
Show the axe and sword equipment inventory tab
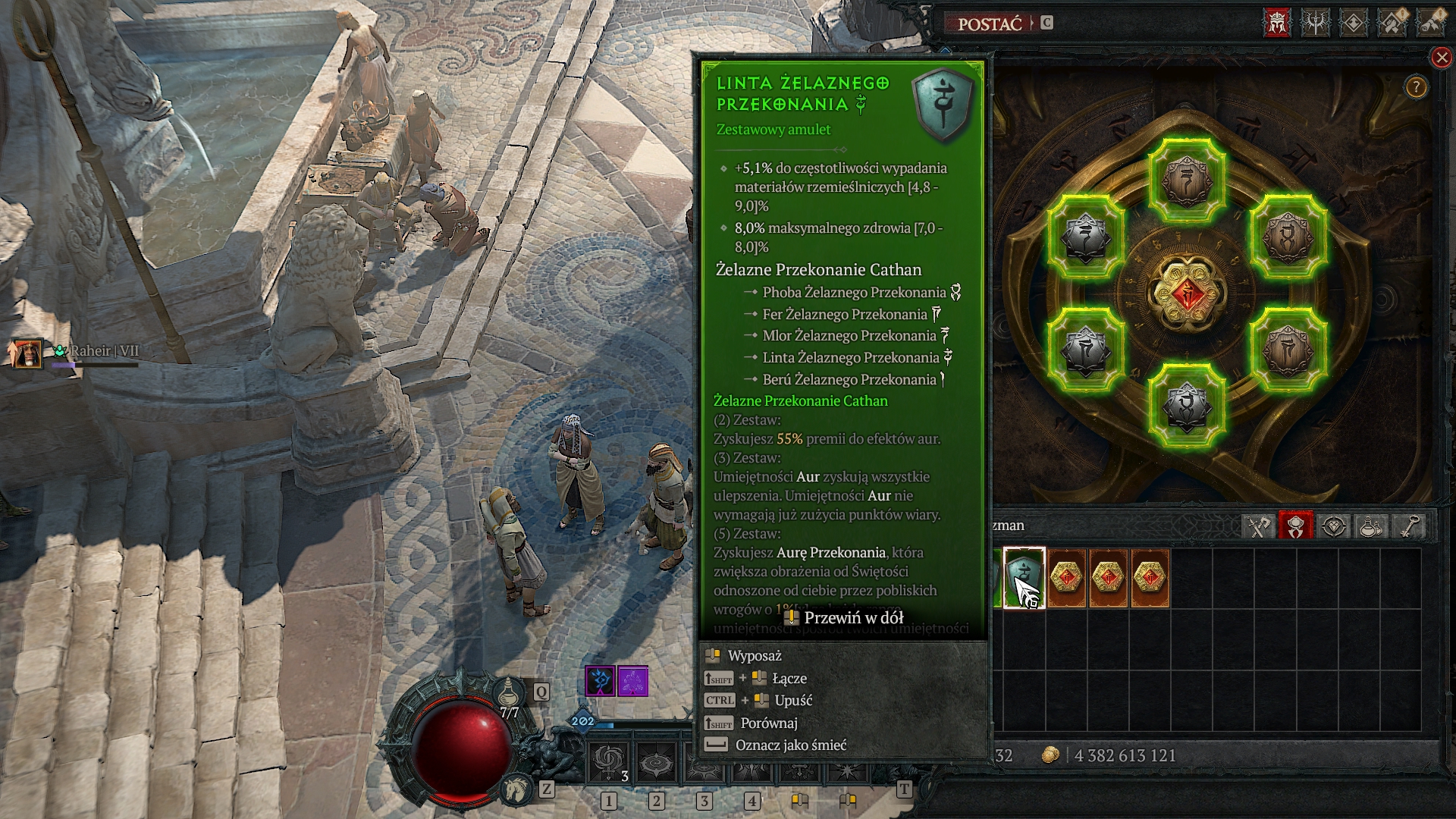[x=1258, y=526]
